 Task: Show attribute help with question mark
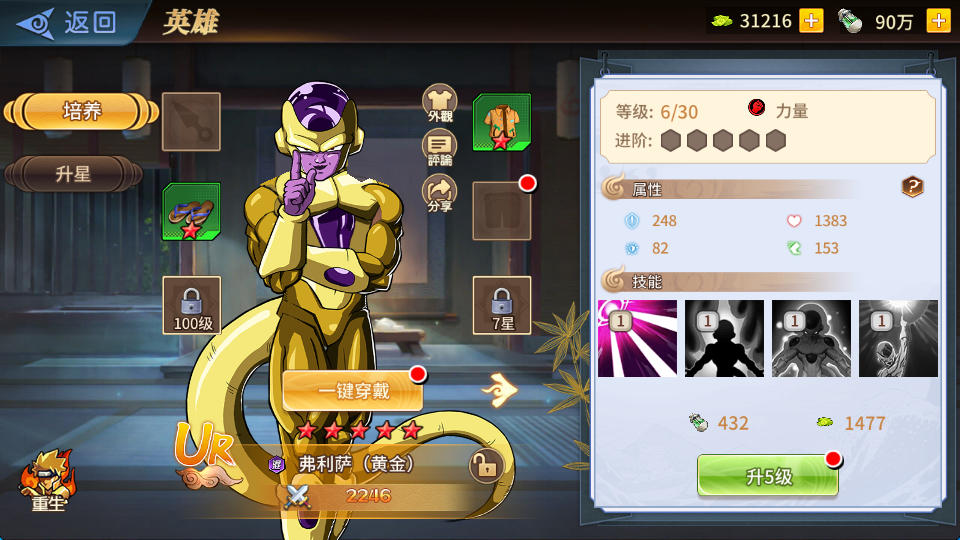(912, 187)
